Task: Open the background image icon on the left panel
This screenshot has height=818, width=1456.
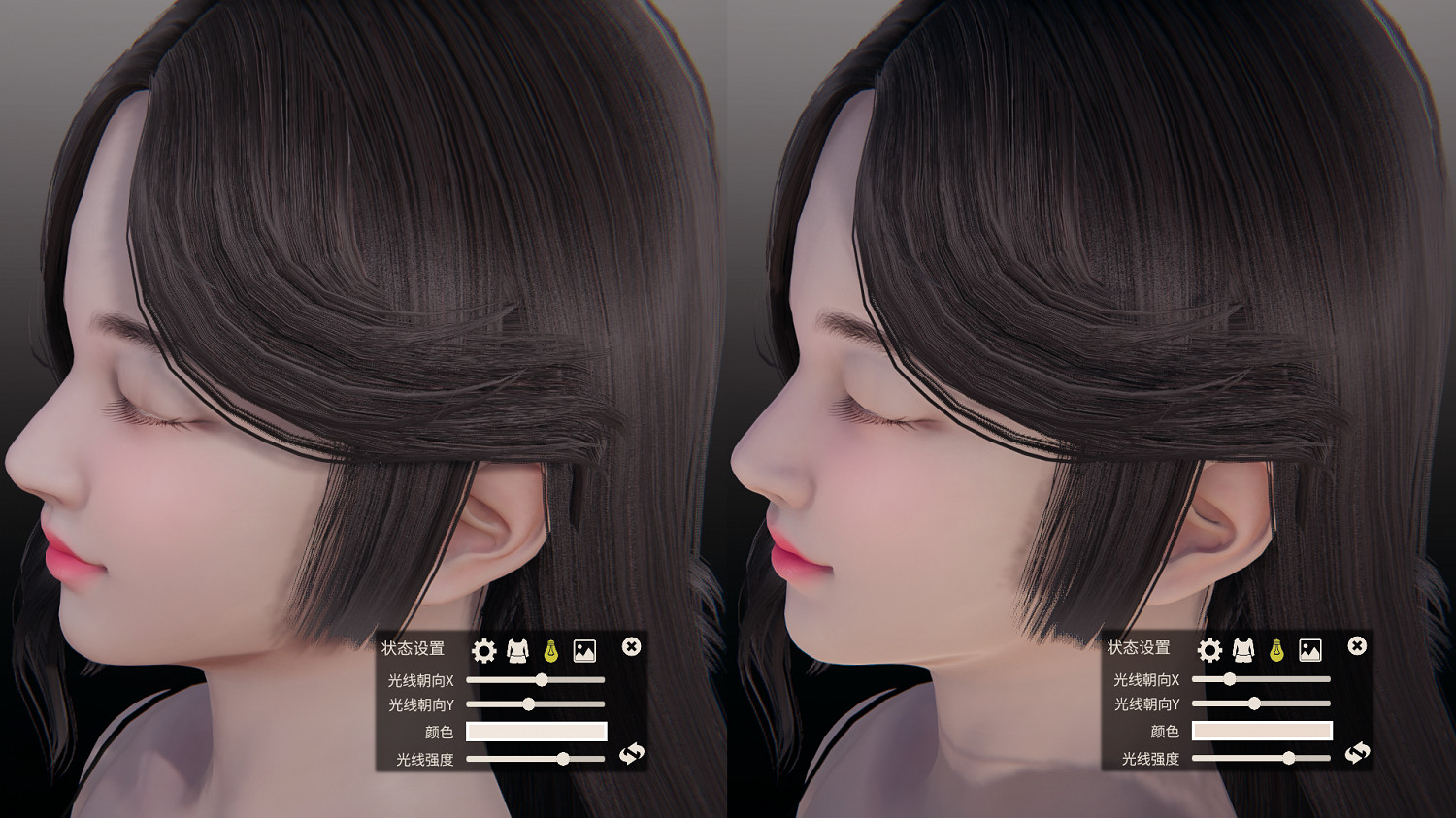Action: [583, 652]
